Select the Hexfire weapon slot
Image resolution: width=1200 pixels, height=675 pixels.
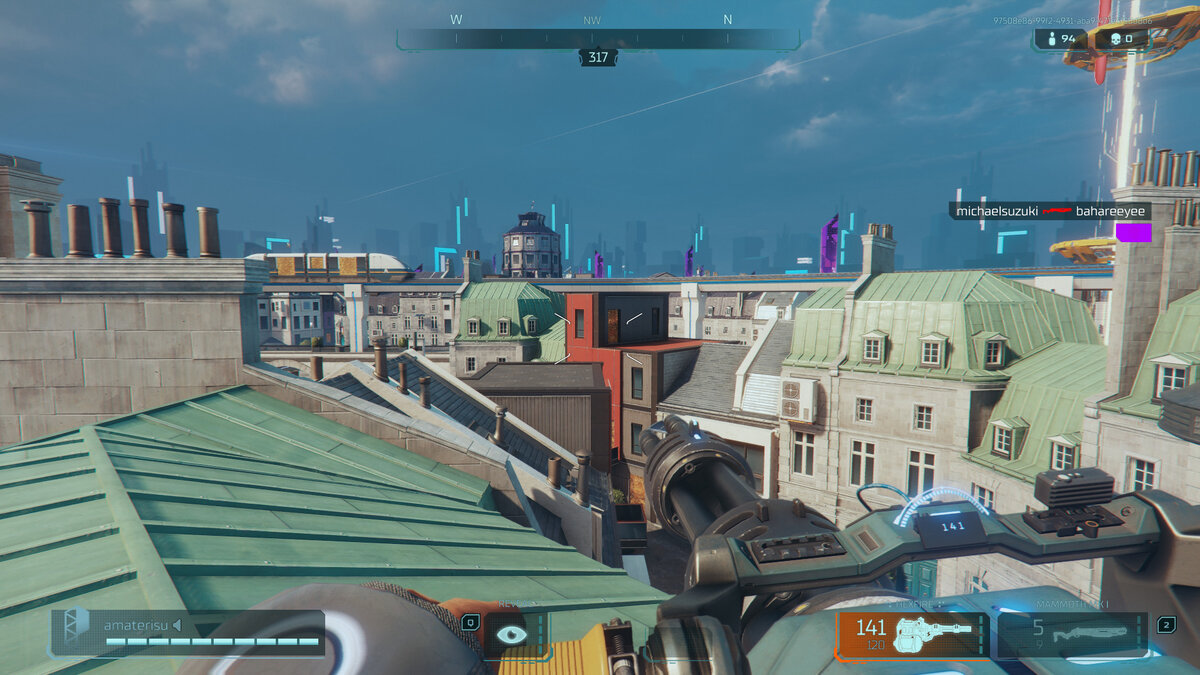[912, 635]
